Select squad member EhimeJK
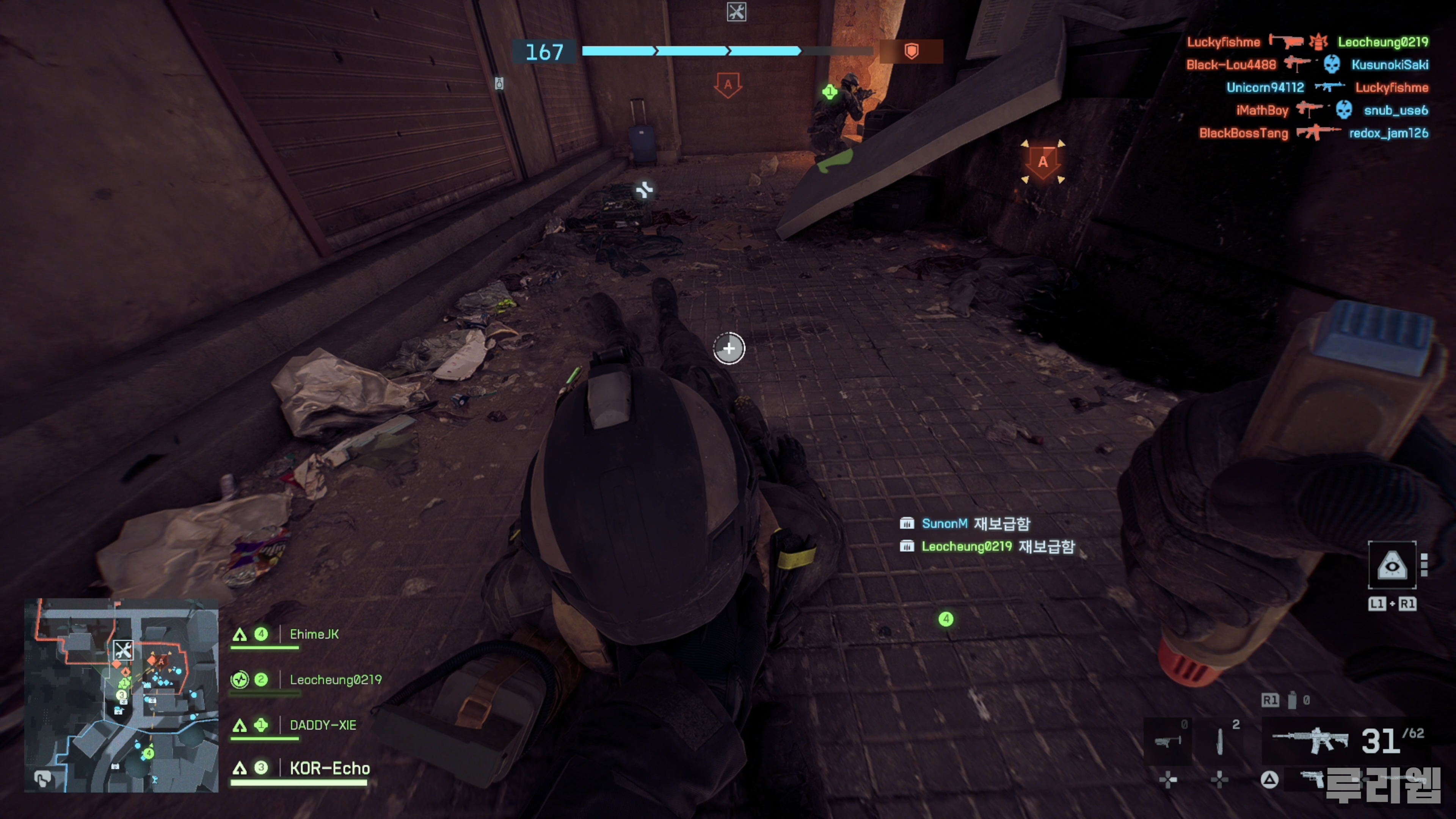Screen dimensions: 1456x819 [x=314, y=634]
